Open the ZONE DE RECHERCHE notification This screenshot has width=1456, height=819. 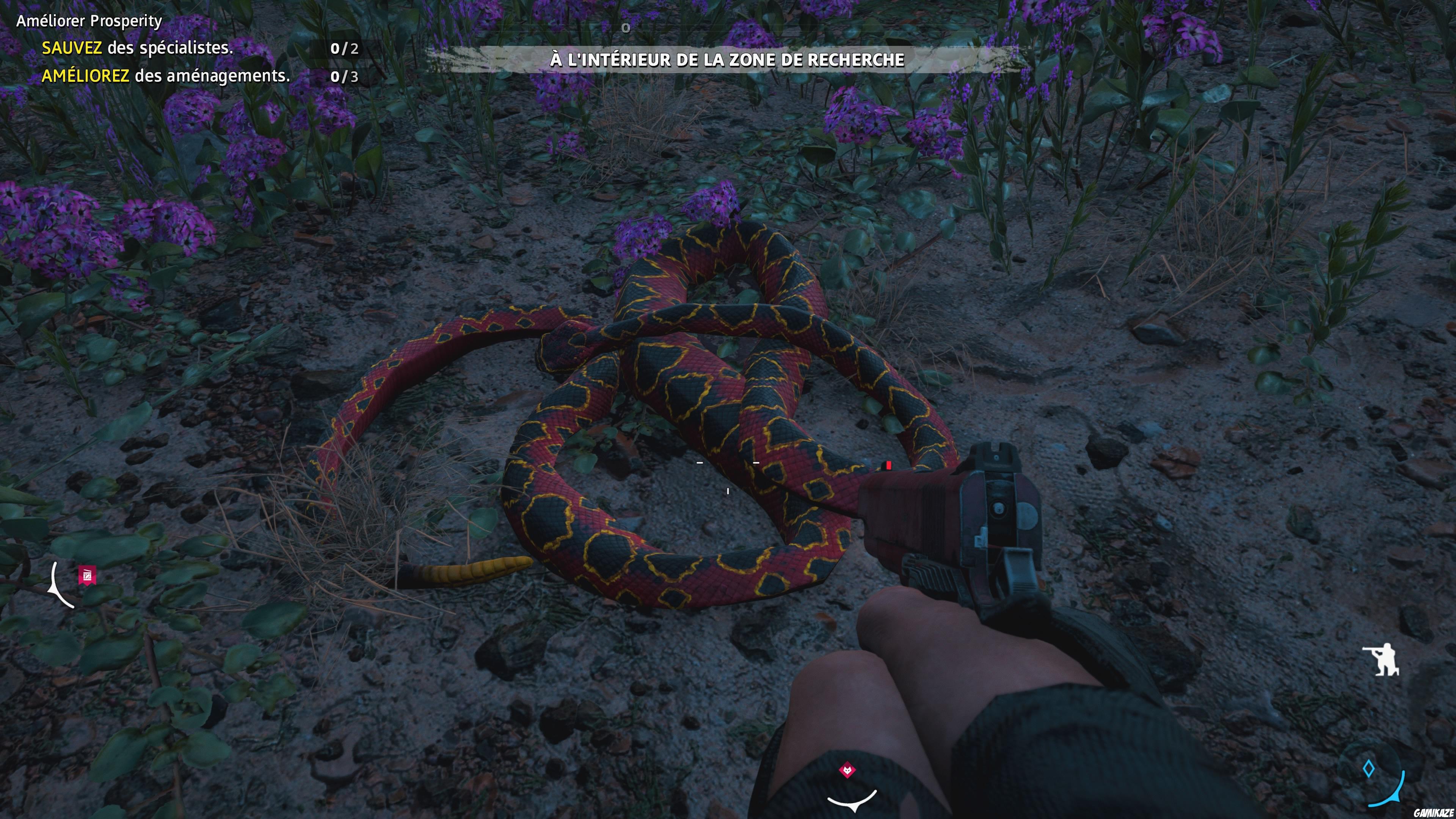728,59
